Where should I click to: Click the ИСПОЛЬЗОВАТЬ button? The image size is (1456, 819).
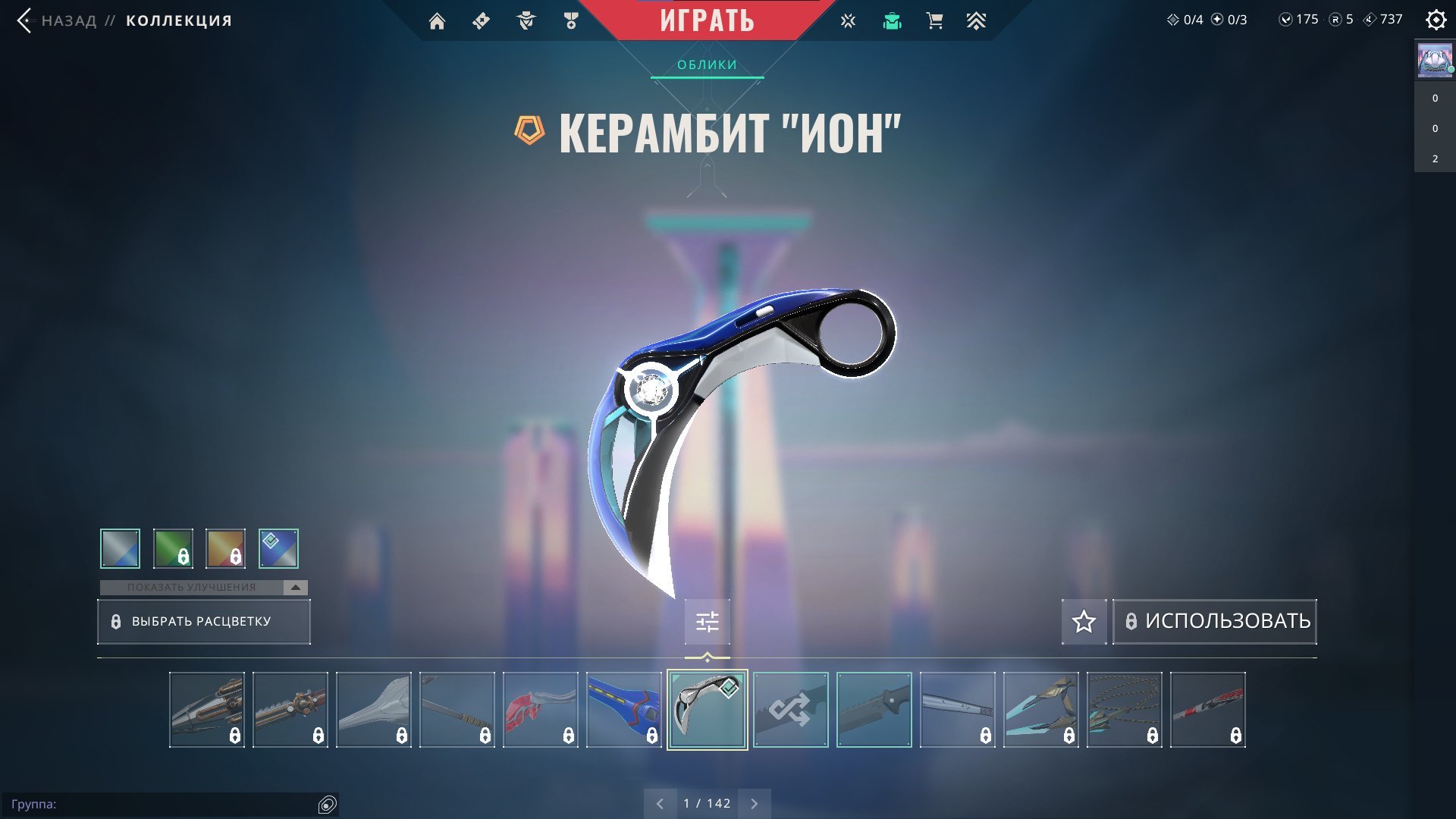(x=1214, y=621)
